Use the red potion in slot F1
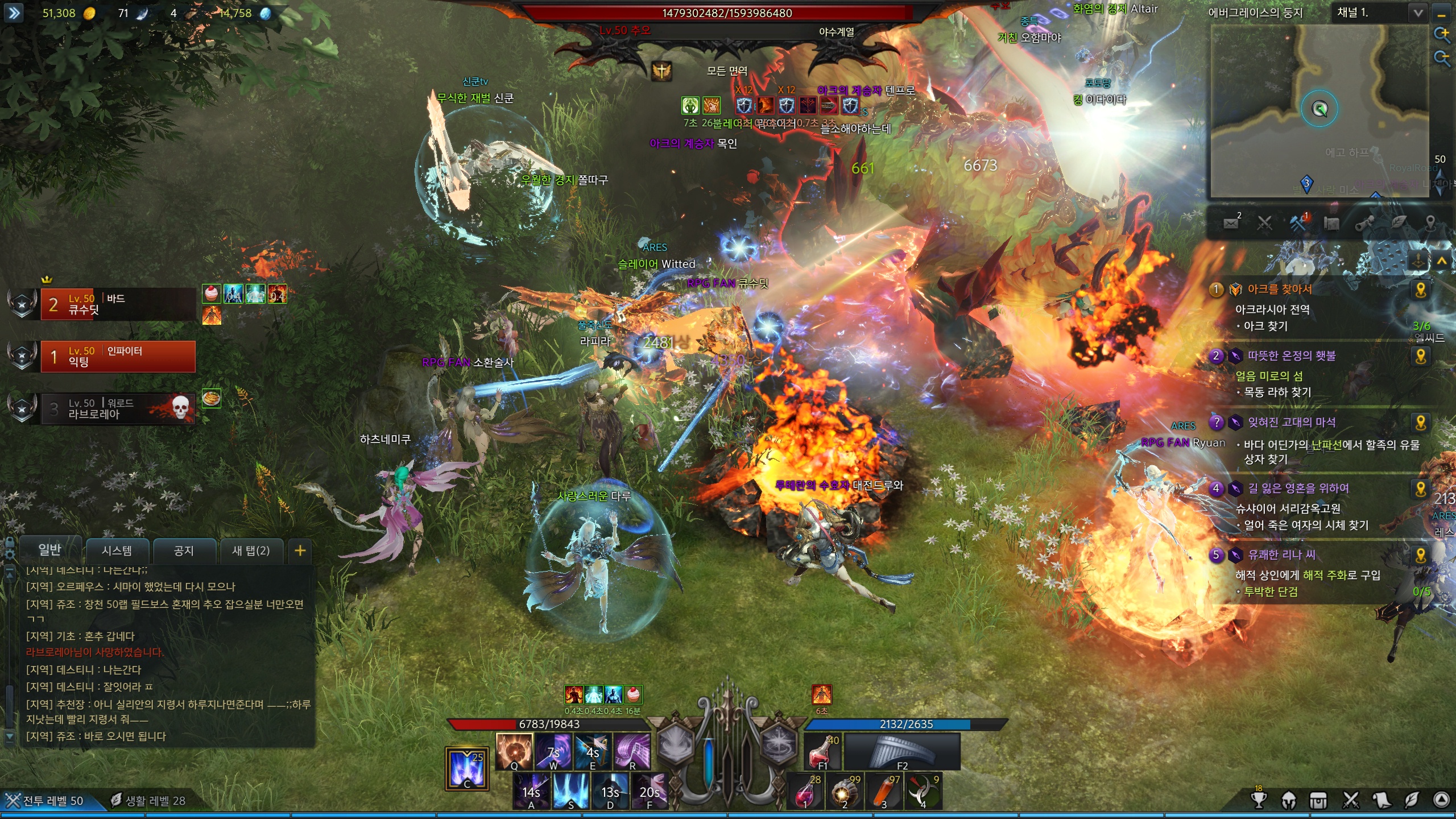The width and height of the screenshot is (1456, 819). [x=822, y=751]
